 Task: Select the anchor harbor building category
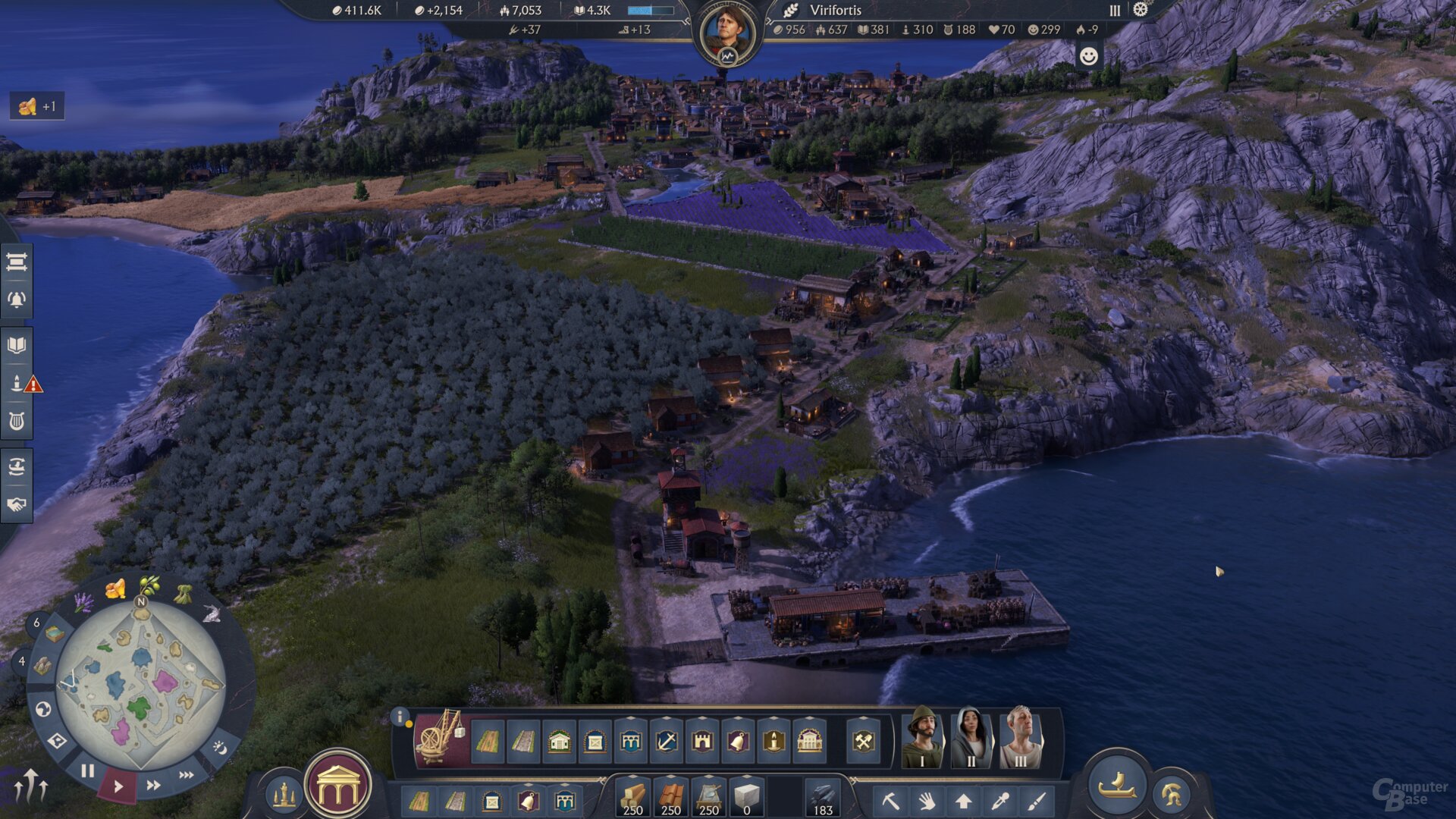[667, 741]
